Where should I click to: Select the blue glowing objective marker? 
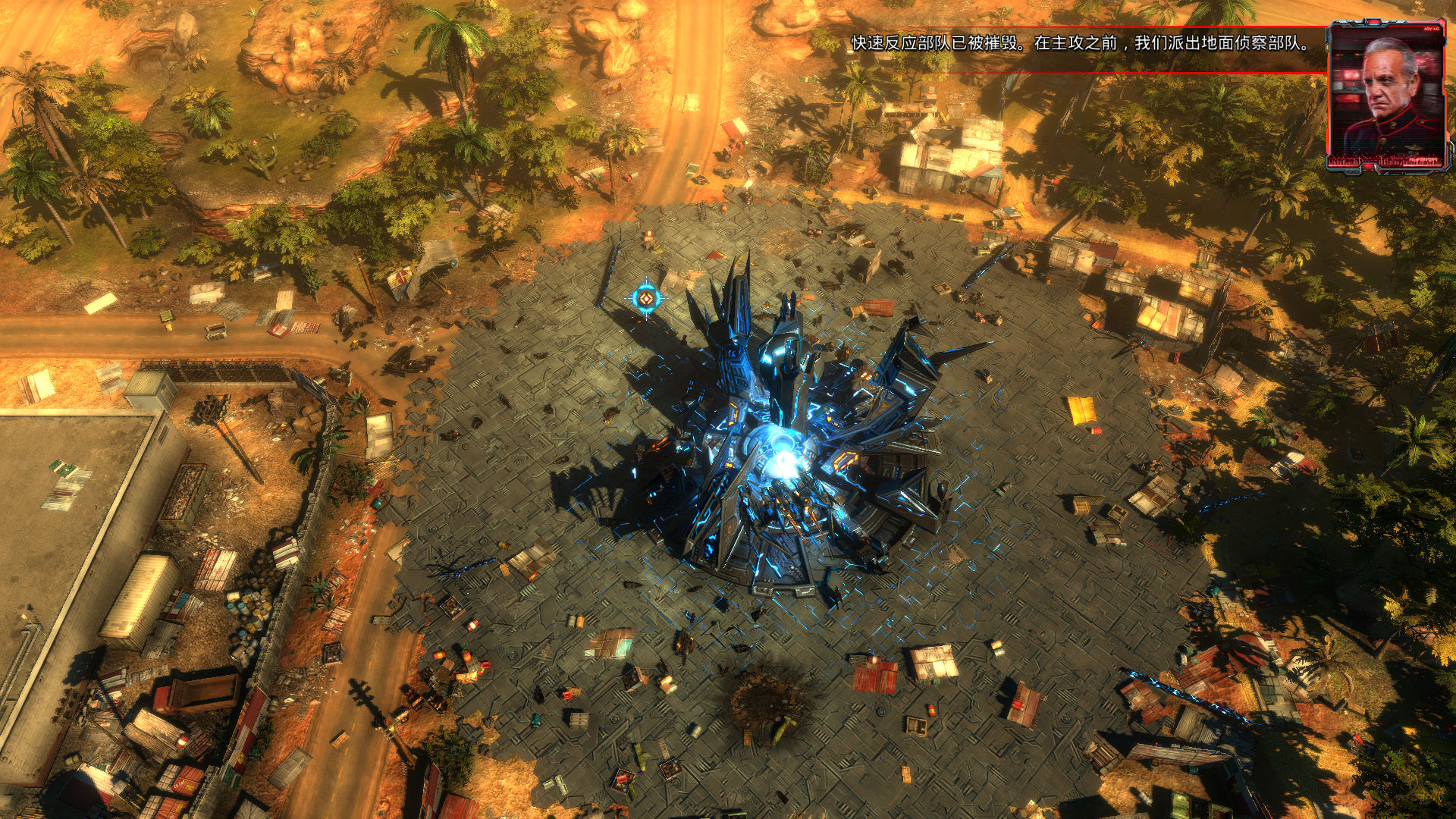coord(645,297)
